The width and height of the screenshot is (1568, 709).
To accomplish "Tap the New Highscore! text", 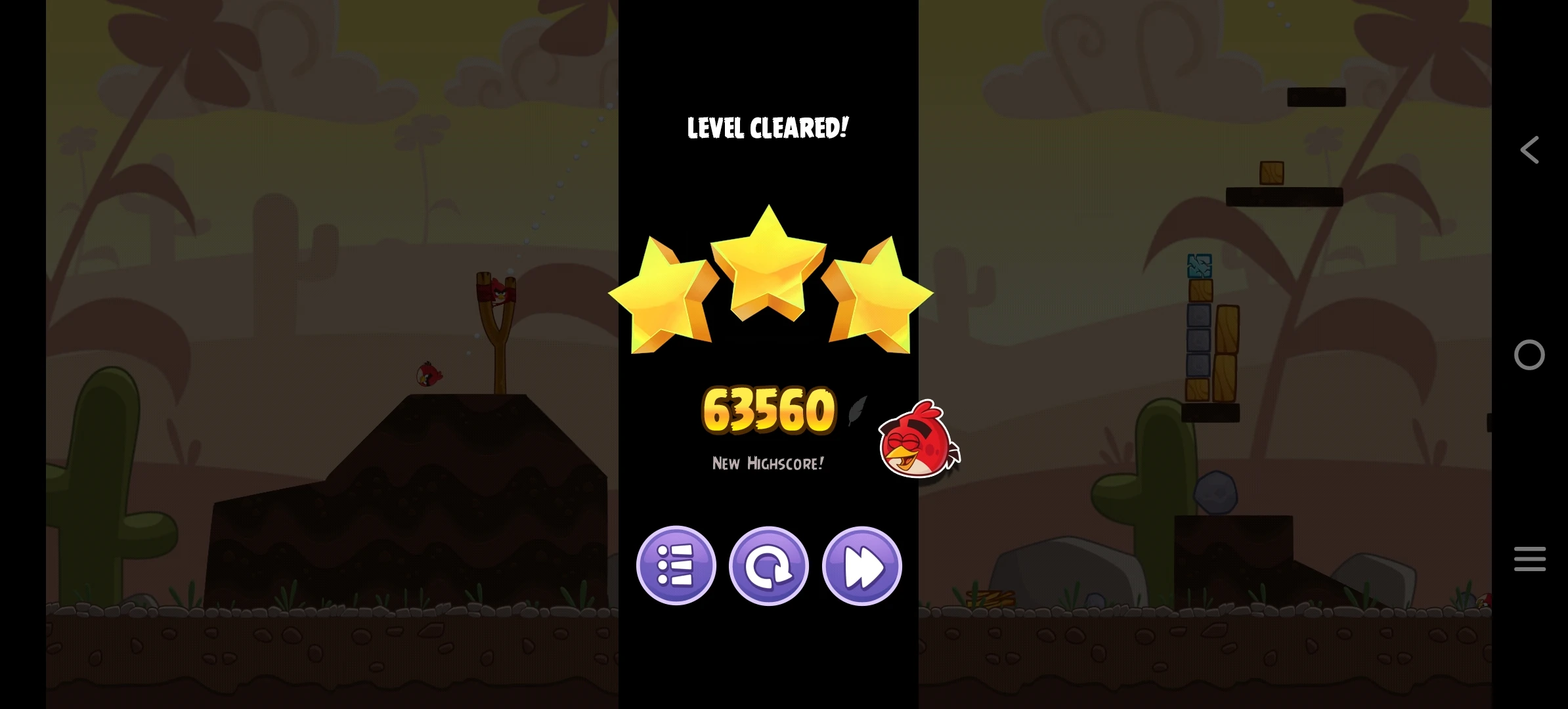I will pos(767,463).
